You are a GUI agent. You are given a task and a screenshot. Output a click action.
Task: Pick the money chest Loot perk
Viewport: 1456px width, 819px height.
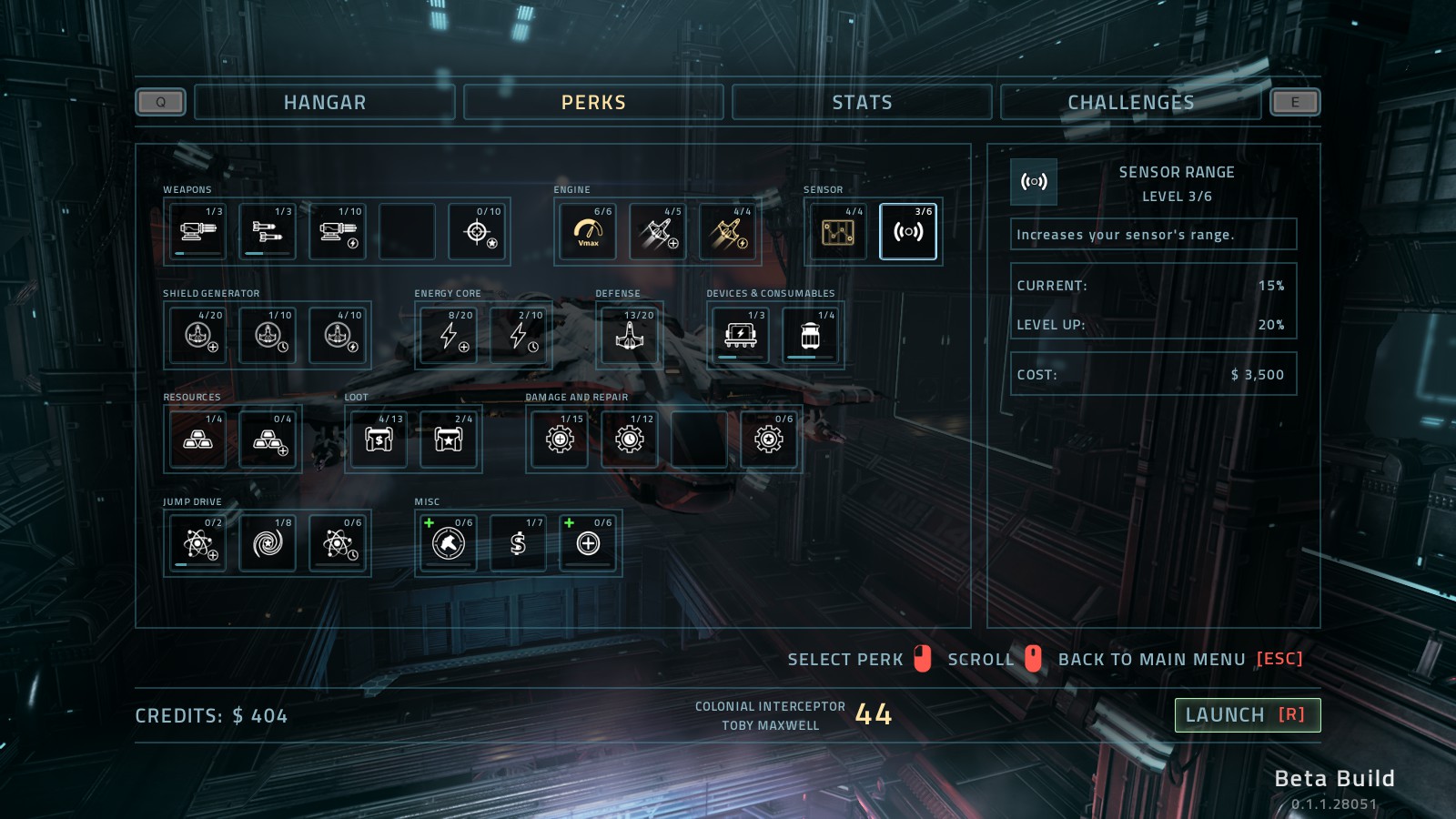[x=379, y=440]
